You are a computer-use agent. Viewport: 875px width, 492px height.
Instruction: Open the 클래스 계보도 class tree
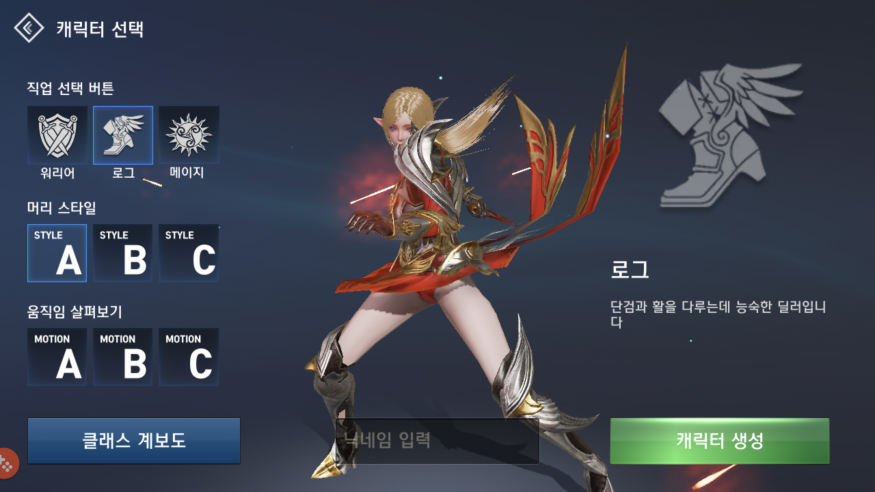click(x=134, y=441)
